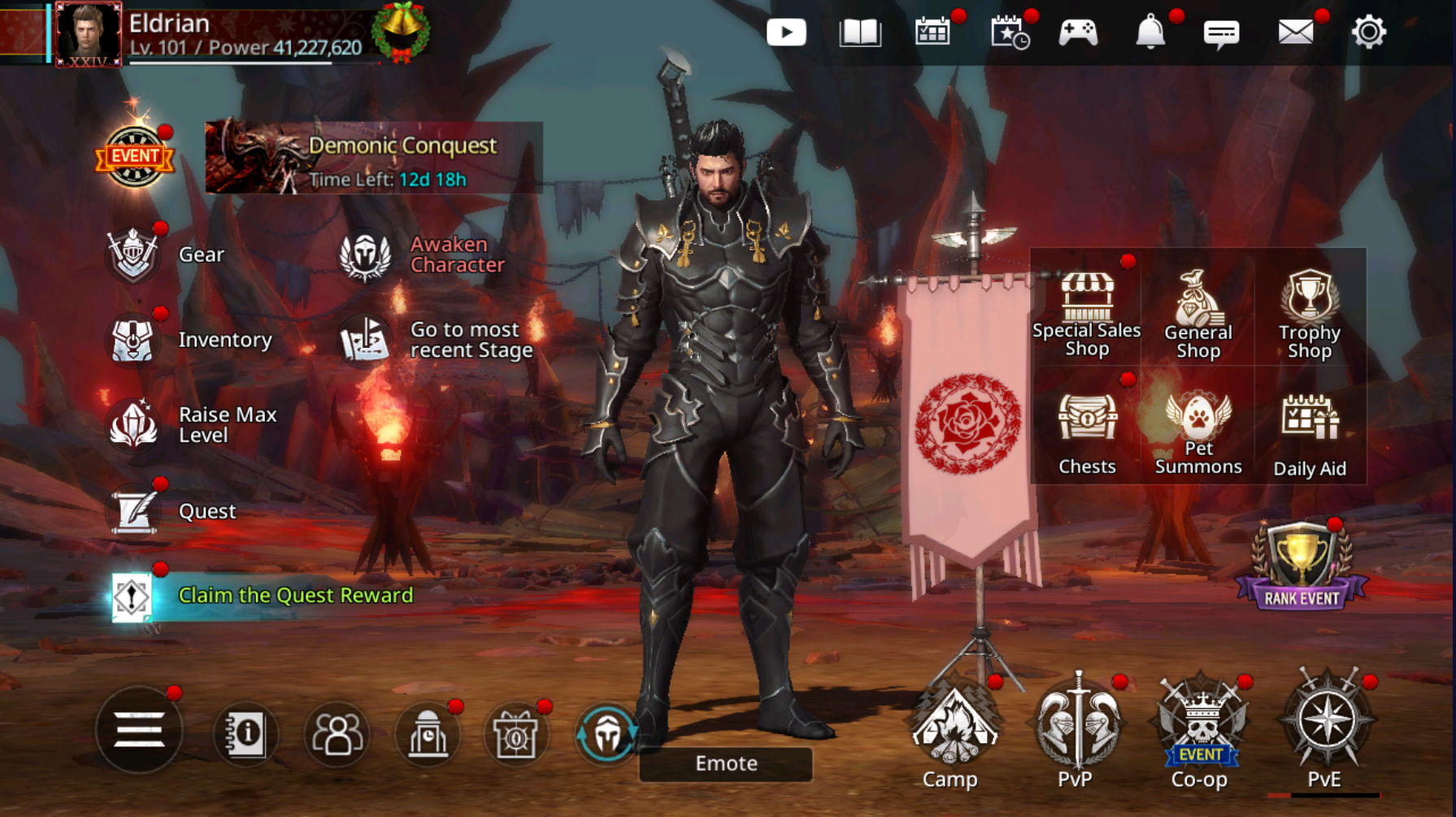This screenshot has width=1456, height=817.
Task: Open the Special Sales Shop
Action: coord(1087,314)
